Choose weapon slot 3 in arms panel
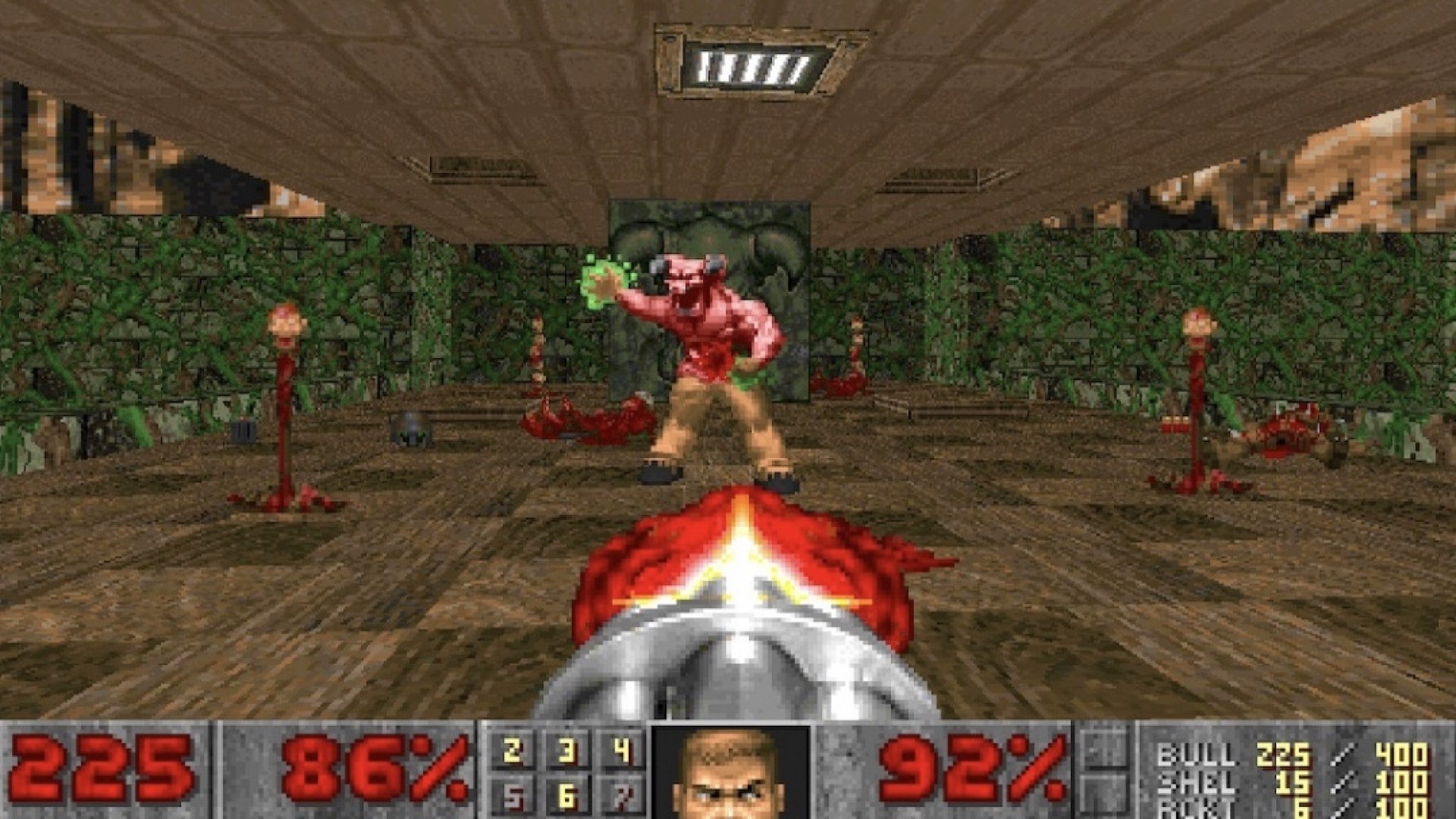 pyautogui.click(x=566, y=752)
